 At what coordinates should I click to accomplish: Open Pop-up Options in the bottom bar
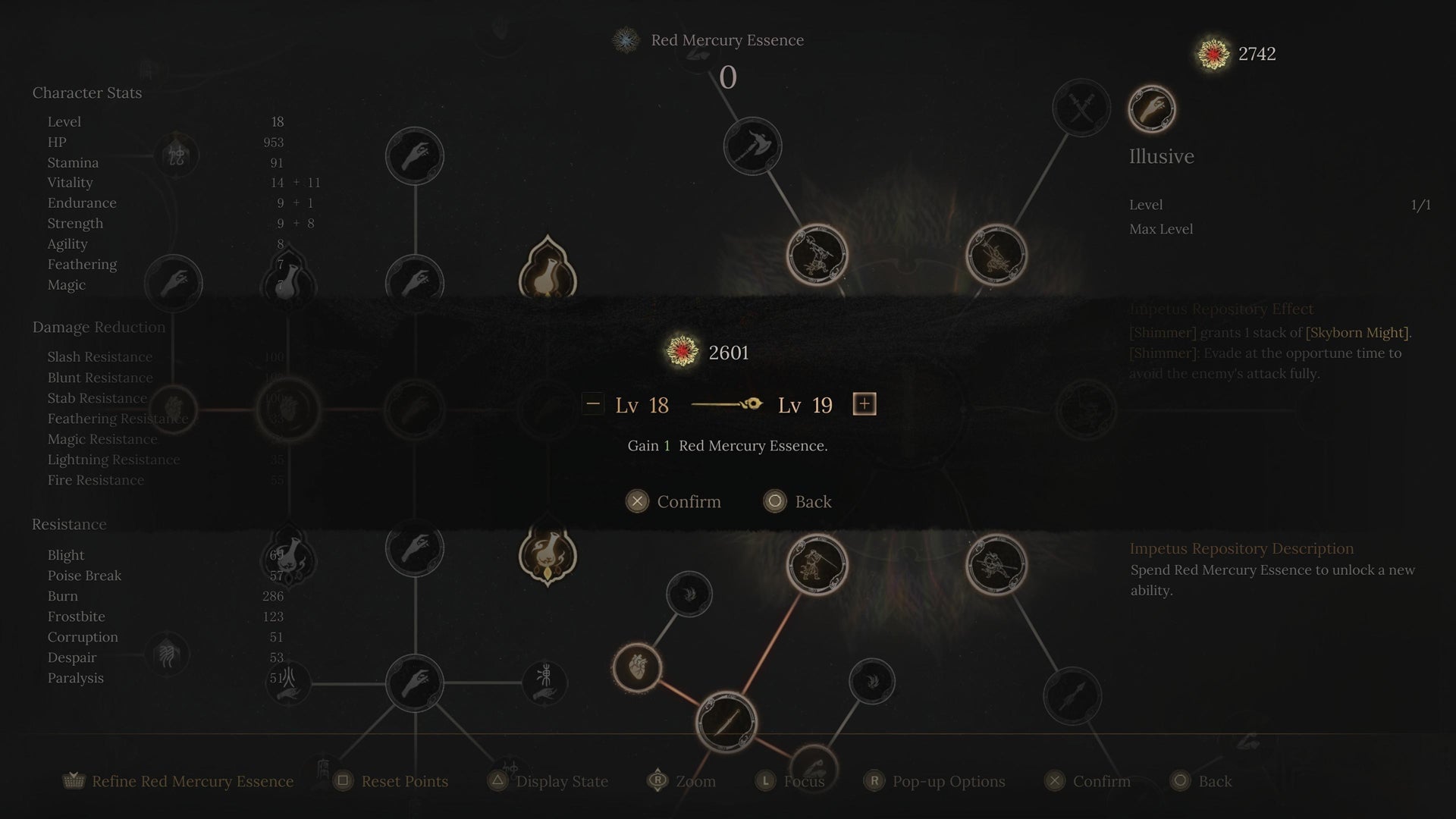(934, 781)
